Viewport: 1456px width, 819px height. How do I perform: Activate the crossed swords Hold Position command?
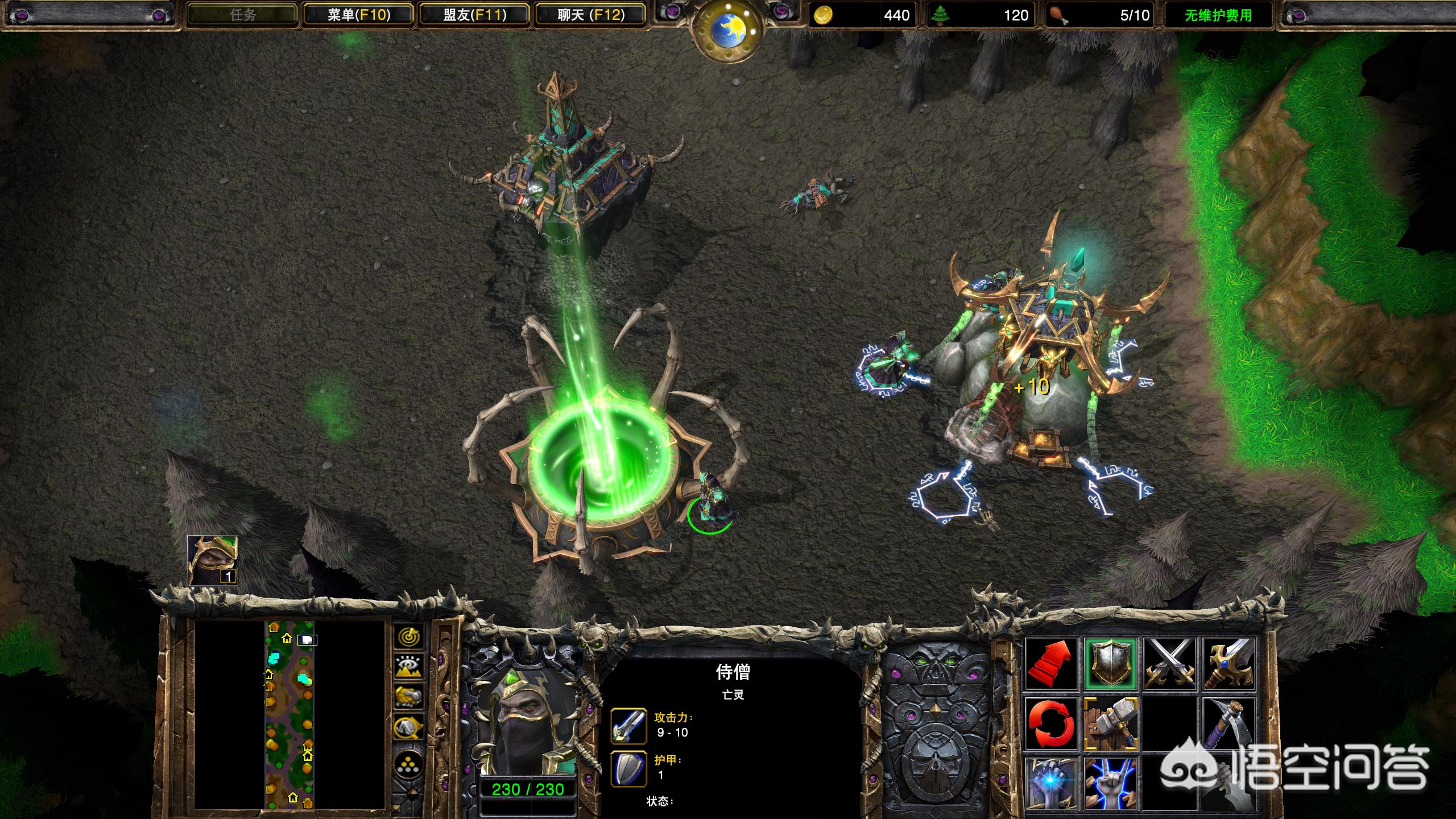click(1170, 663)
